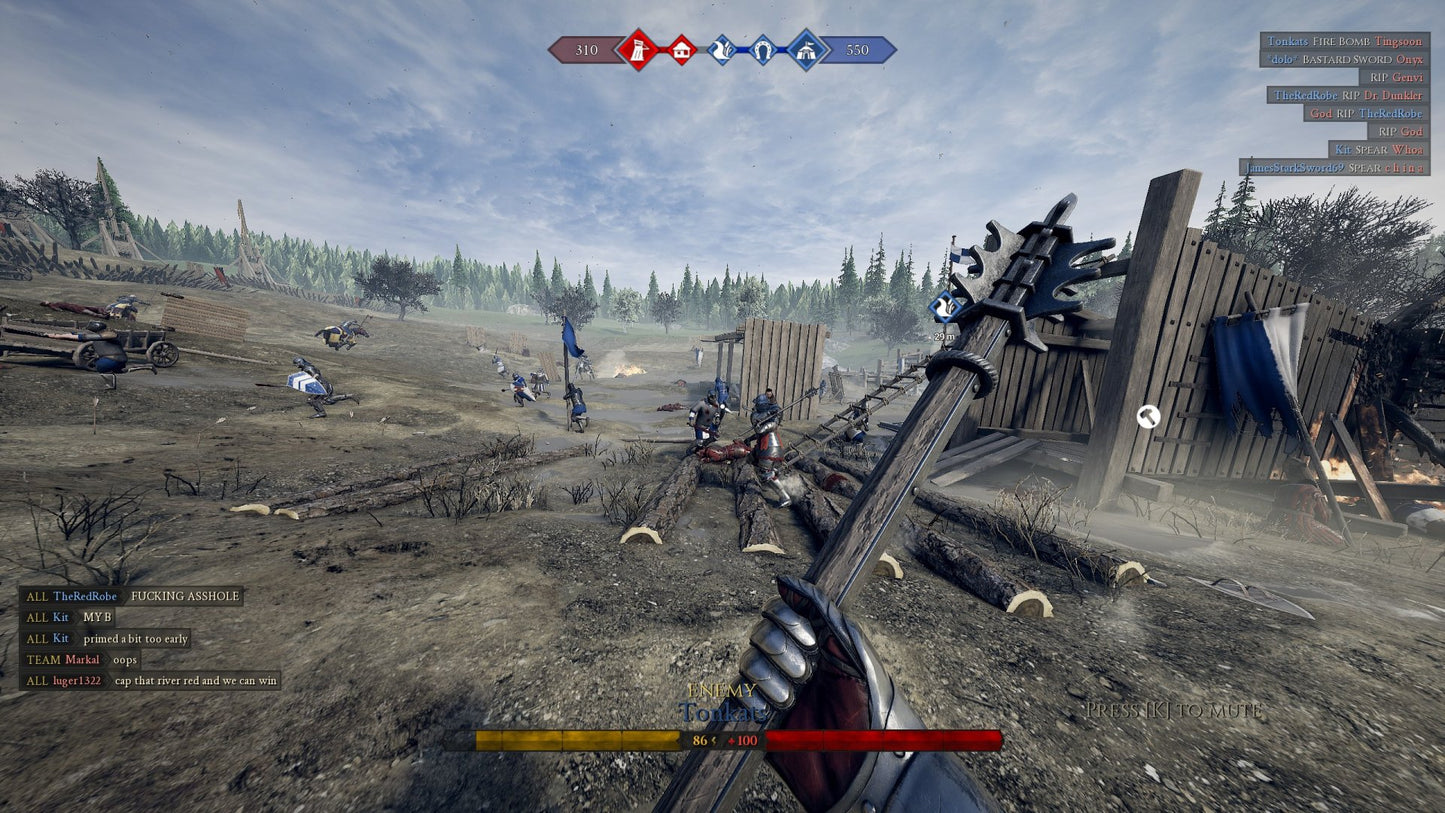Click the red team score showing 310
Screen dimensions: 1445x813
[x=586, y=50]
